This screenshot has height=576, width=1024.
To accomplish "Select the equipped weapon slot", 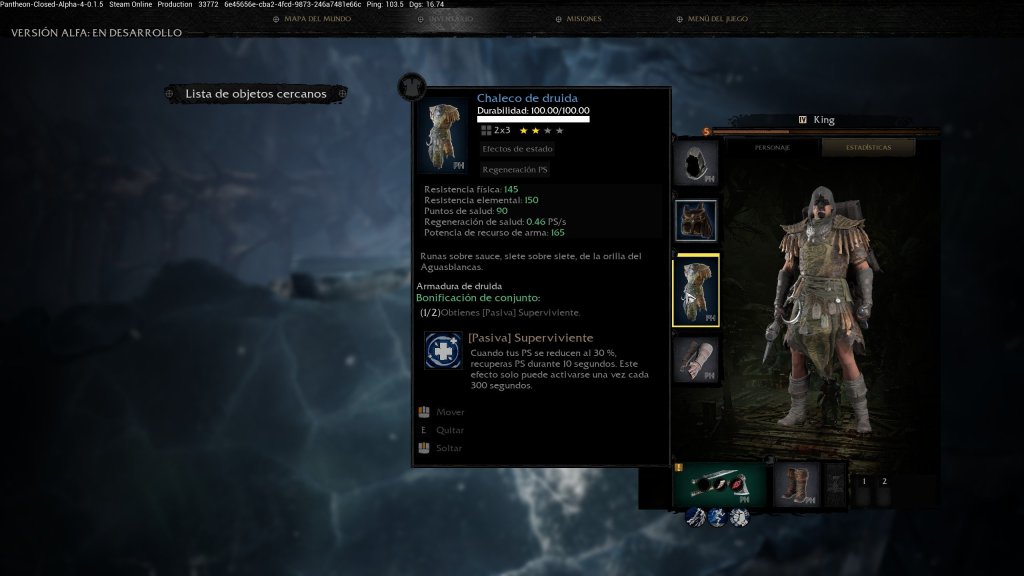I will point(720,483).
